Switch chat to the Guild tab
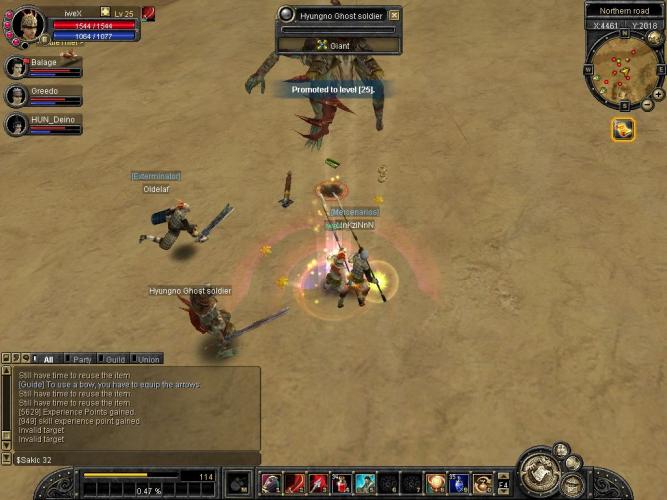The height and width of the screenshot is (500, 667). pyautogui.click(x=115, y=359)
